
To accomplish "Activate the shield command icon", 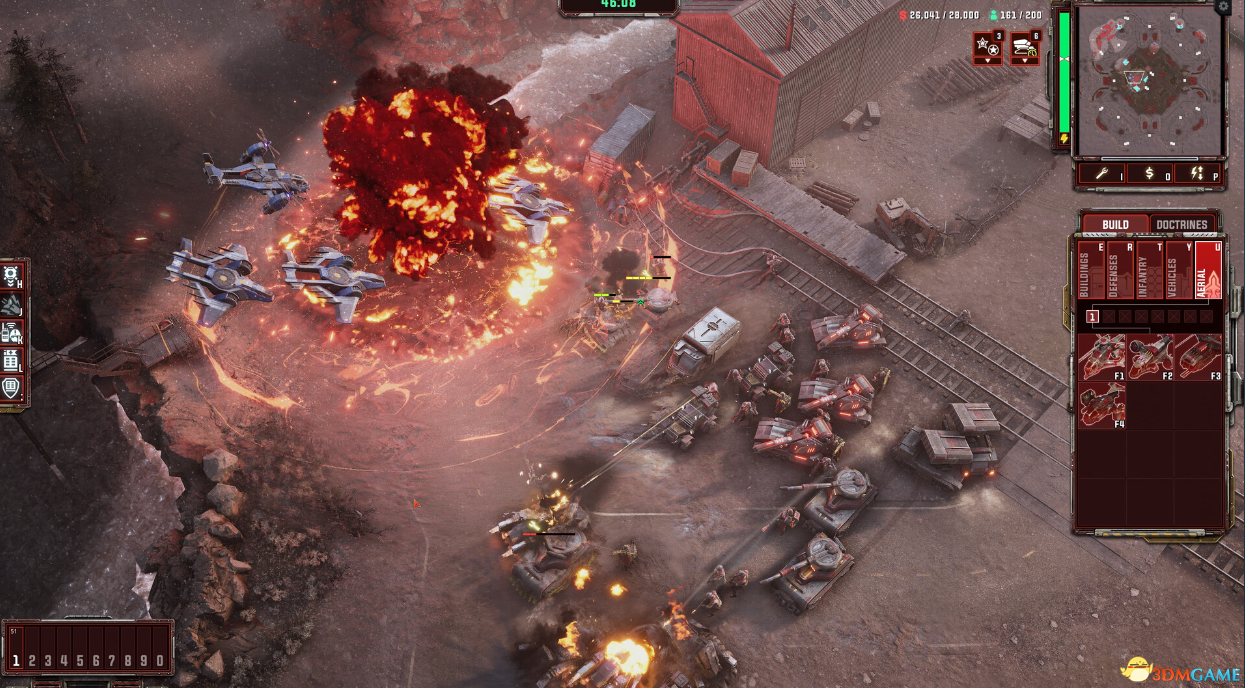I will (13, 387).
